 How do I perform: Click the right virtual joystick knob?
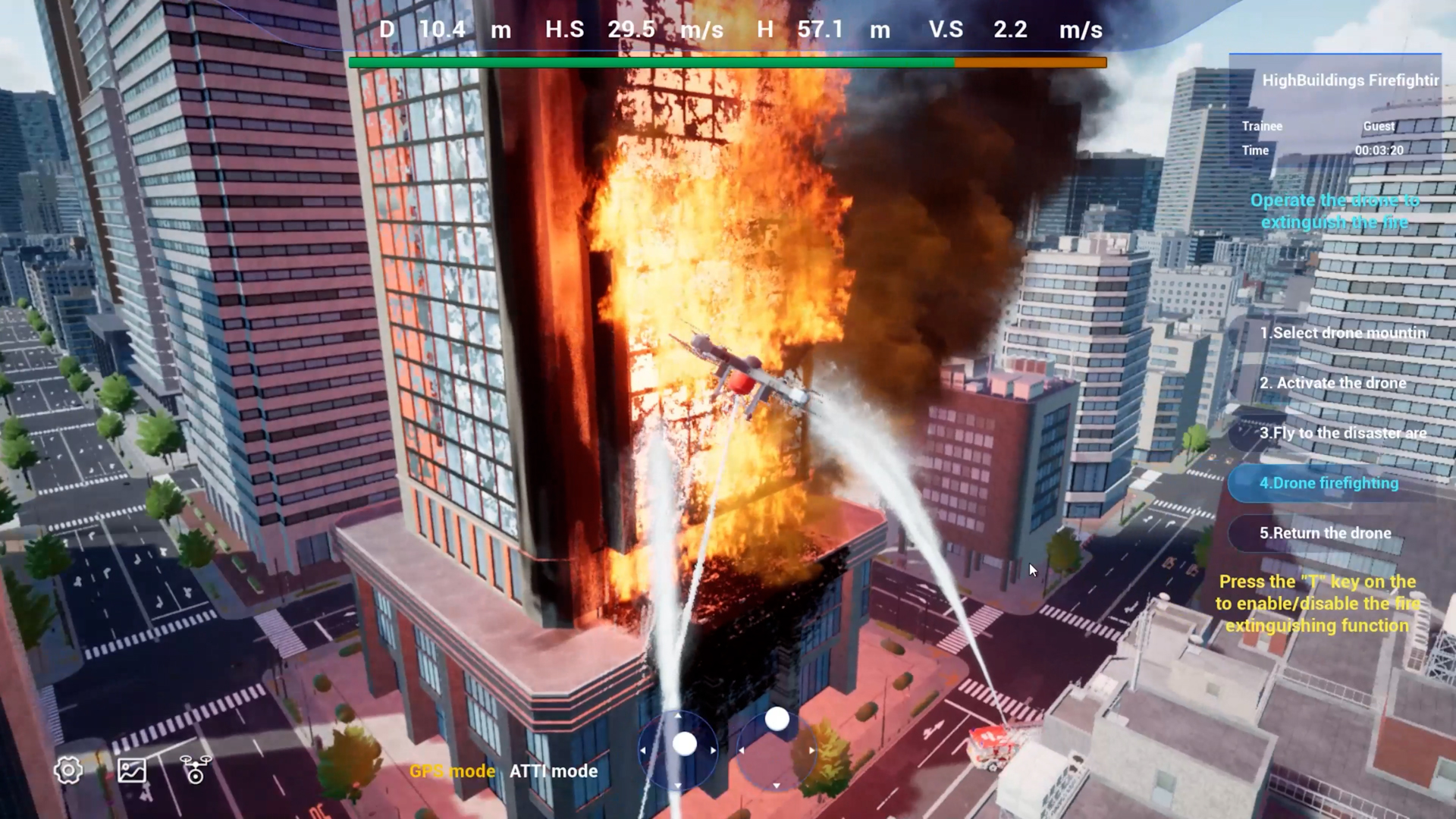777,719
